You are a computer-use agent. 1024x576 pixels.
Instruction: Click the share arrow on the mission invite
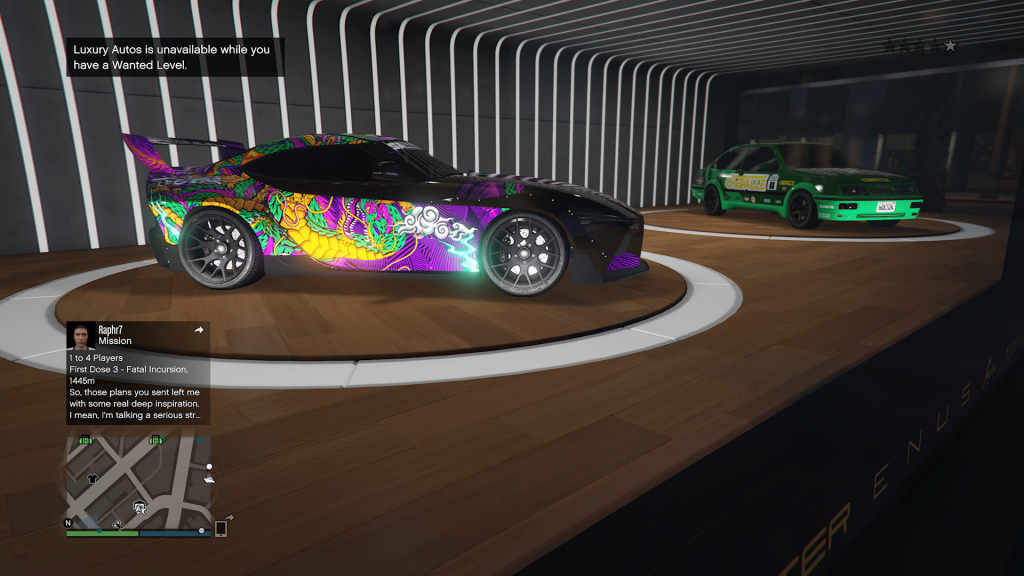coord(198,330)
